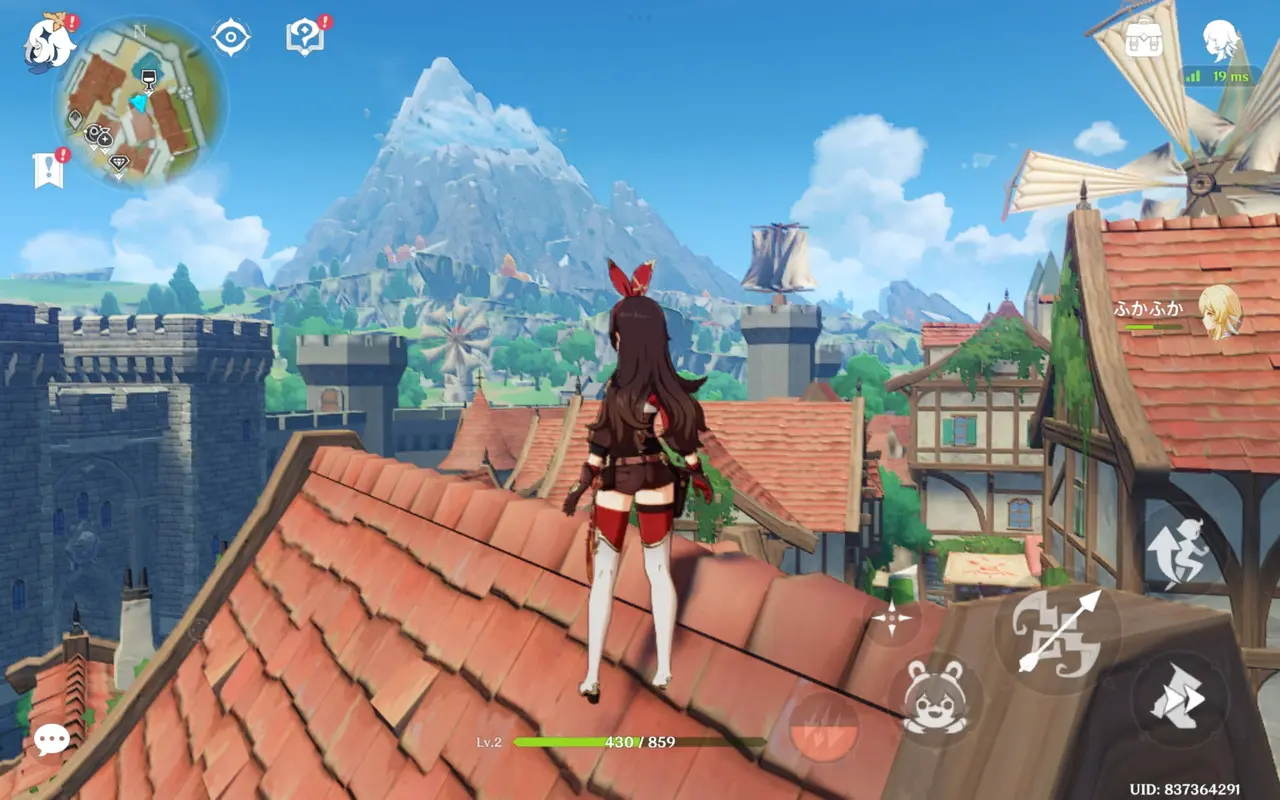Tap the jump button
This screenshot has width=1280, height=800.
pos(1177,551)
